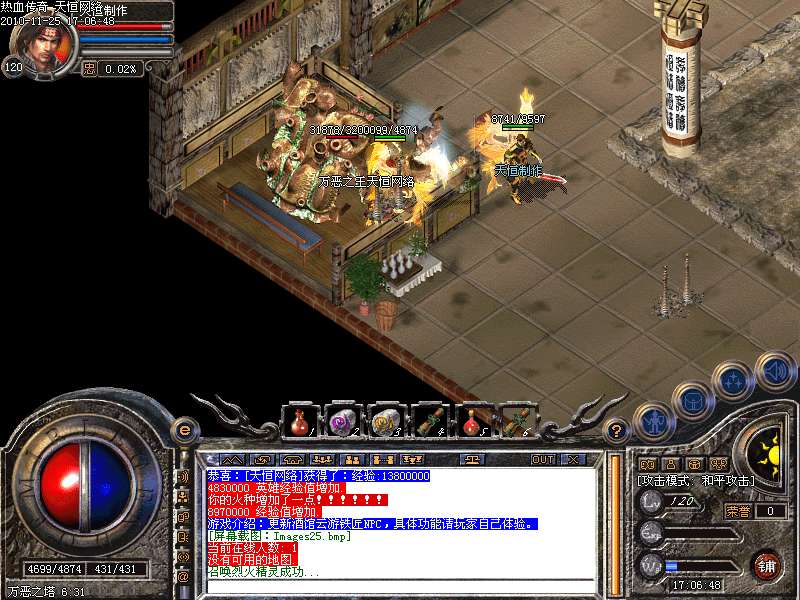Open the bag inventory round button
The height and width of the screenshot is (600, 800).
point(693,398)
